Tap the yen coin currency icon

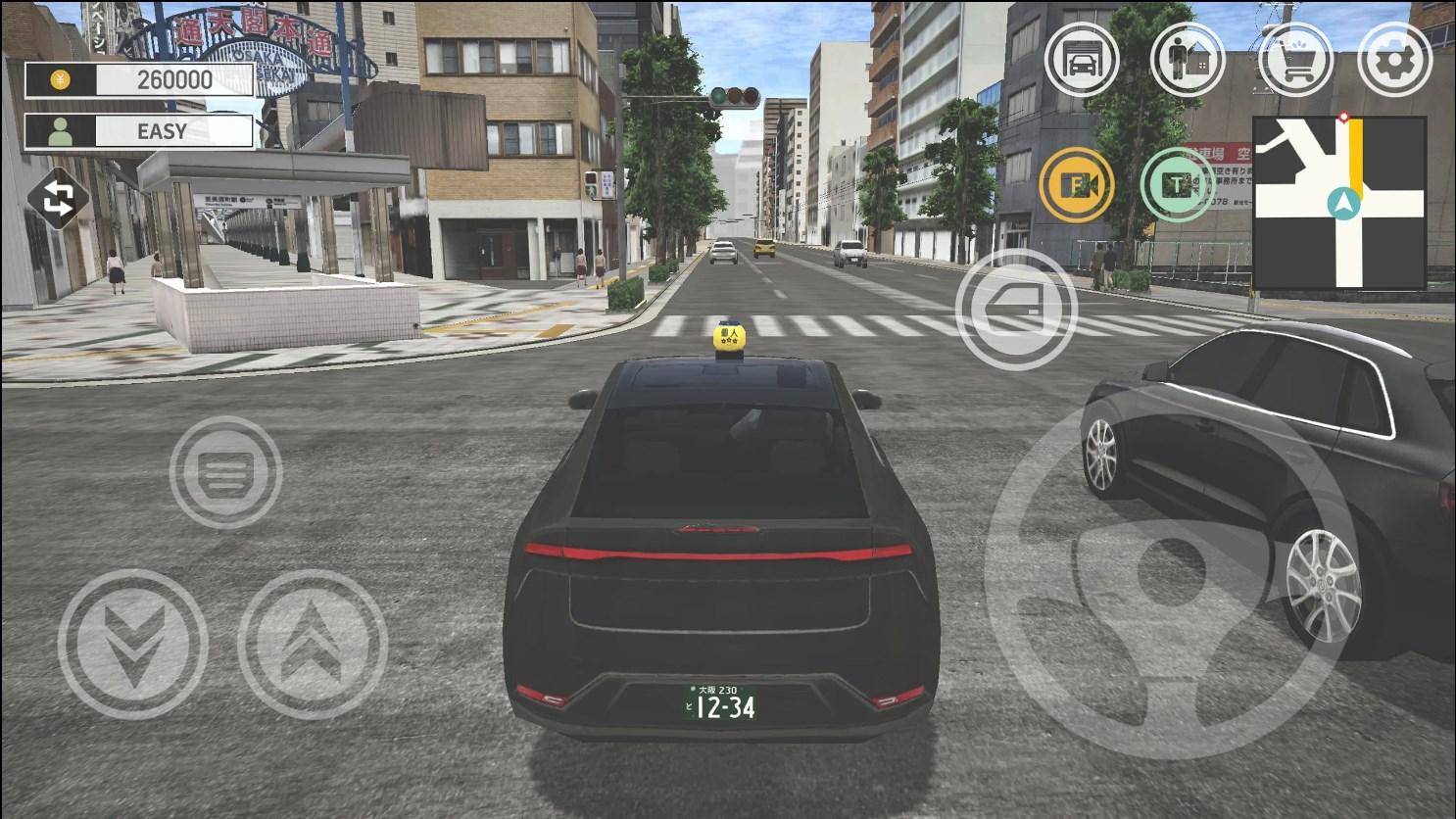pyautogui.click(x=61, y=79)
